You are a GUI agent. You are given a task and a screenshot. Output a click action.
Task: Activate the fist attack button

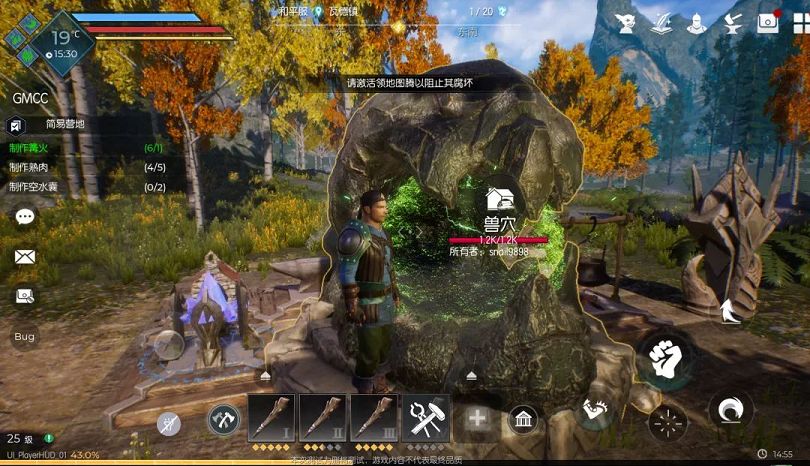(x=665, y=357)
